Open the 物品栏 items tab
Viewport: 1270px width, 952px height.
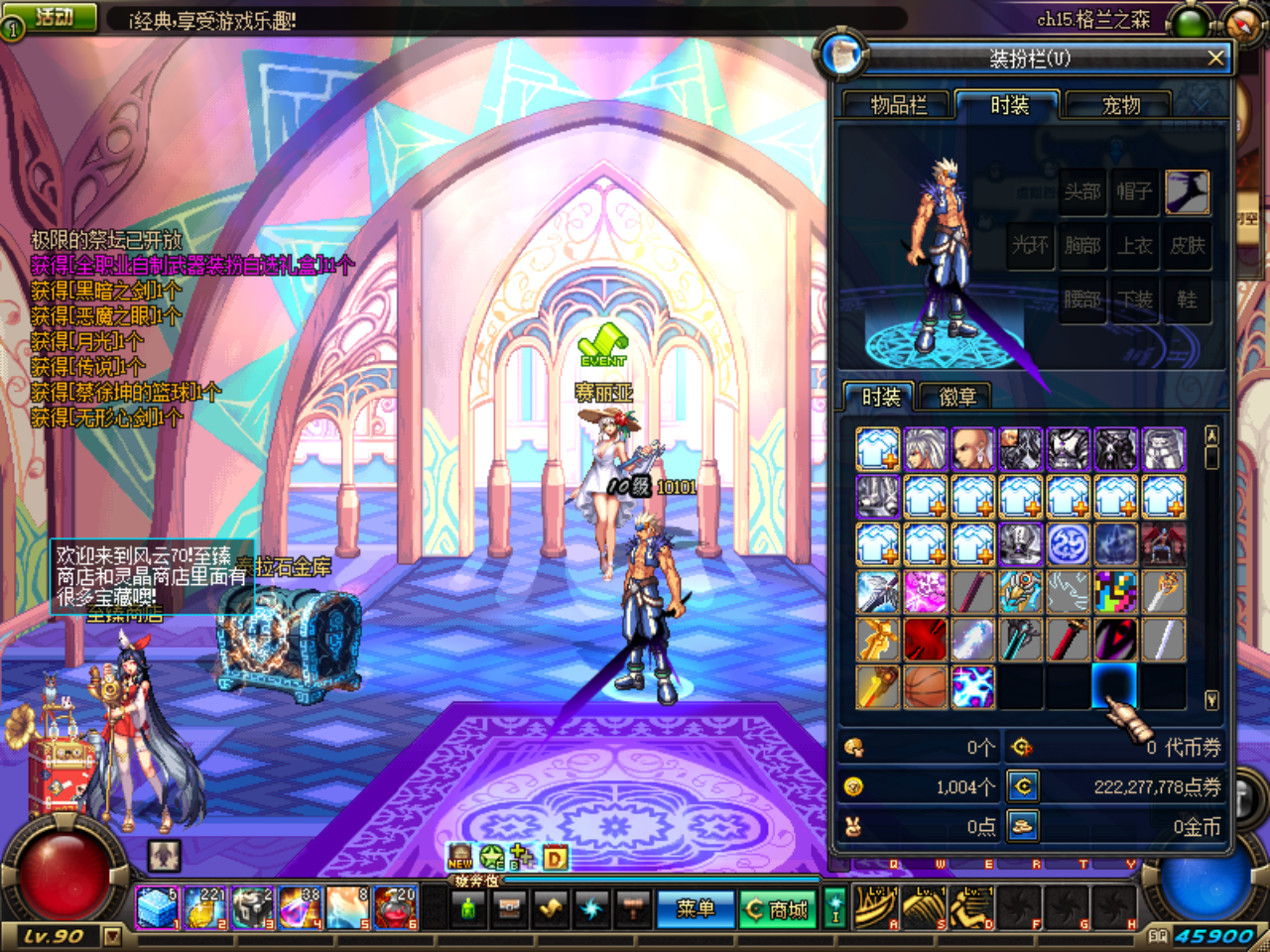pos(899,105)
